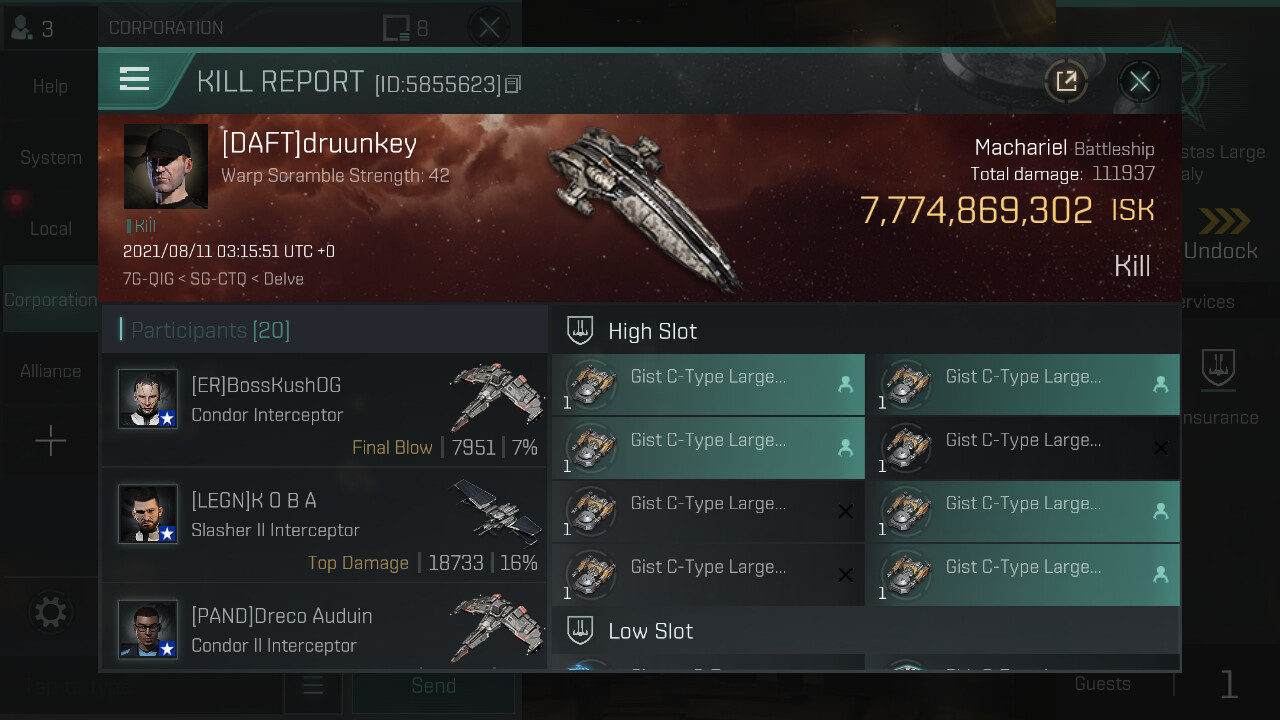Select participant BossKushOG row
Viewport: 1280px width, 720px height.
[x=324, y=410]
